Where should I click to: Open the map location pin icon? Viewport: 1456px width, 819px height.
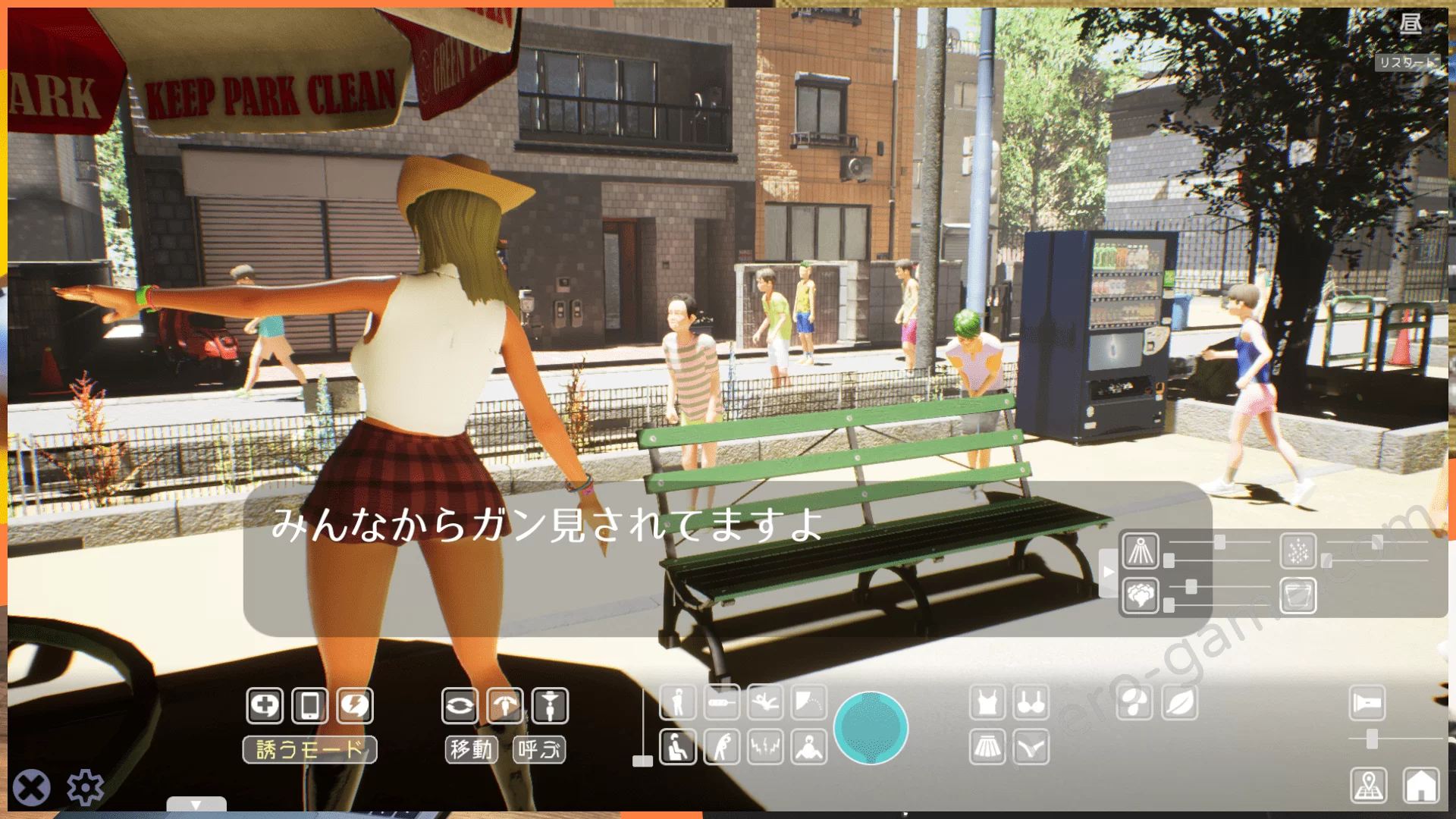point(1369,785)
